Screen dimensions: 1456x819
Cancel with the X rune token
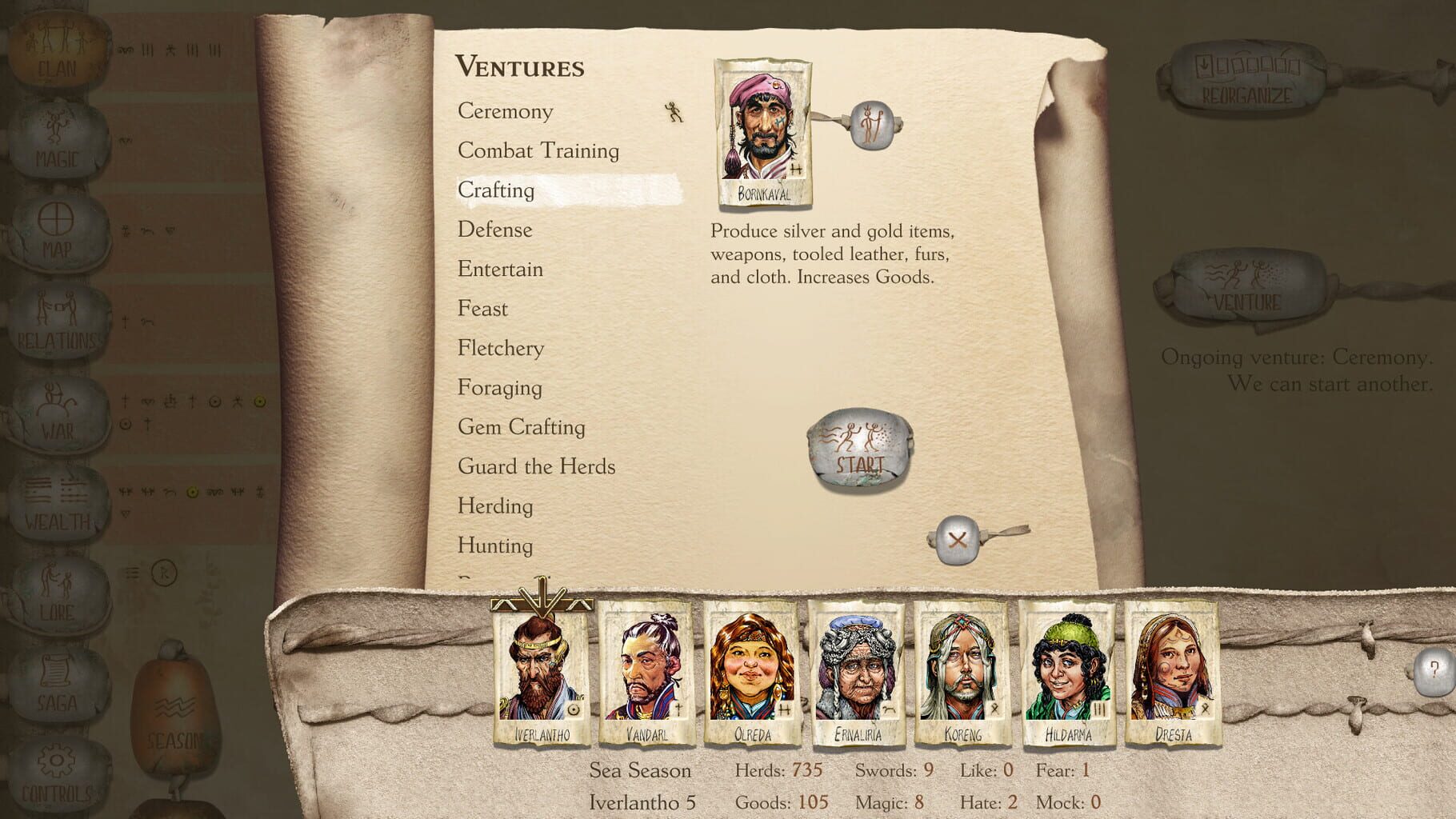[x=958, y=538]
